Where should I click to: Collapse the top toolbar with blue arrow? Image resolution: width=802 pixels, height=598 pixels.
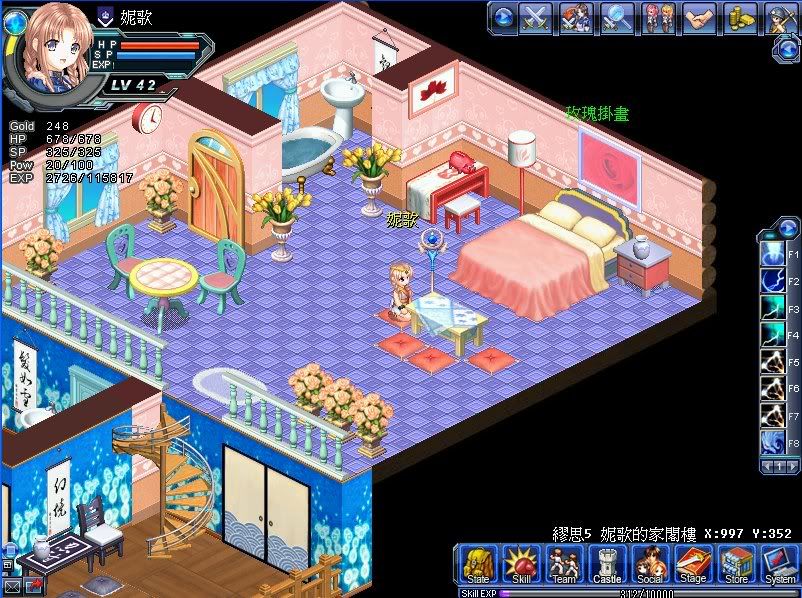(503, 17)
